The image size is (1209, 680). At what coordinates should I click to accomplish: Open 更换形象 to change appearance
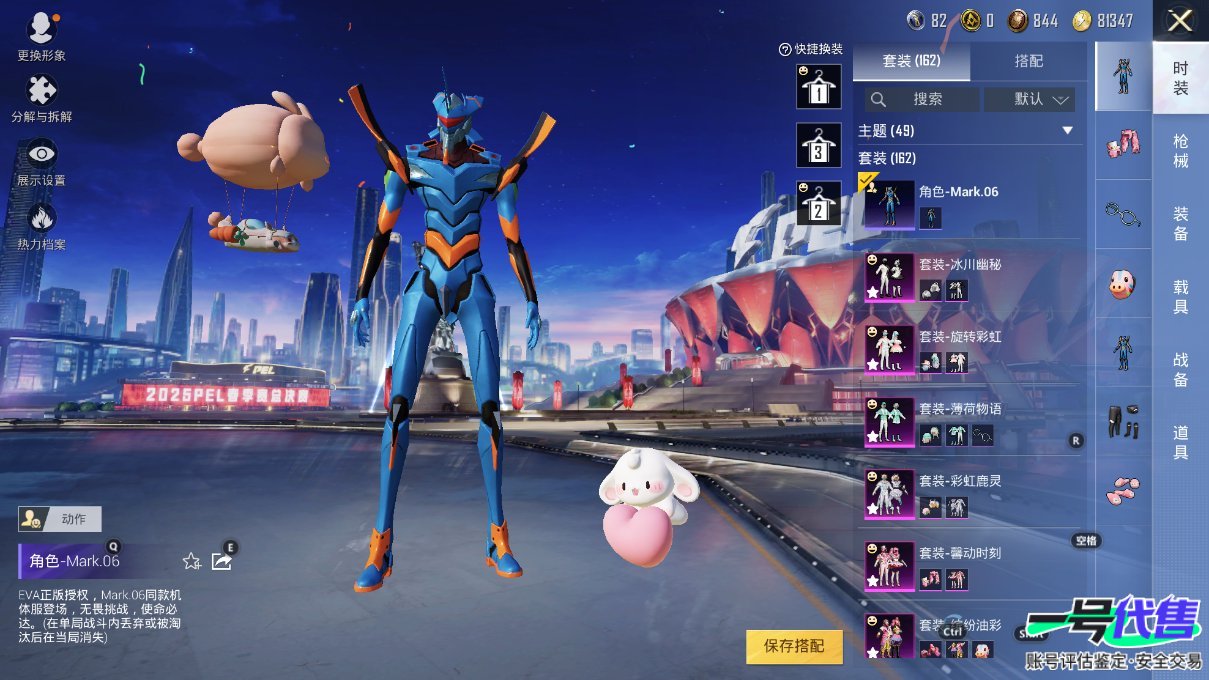[41, 37]
